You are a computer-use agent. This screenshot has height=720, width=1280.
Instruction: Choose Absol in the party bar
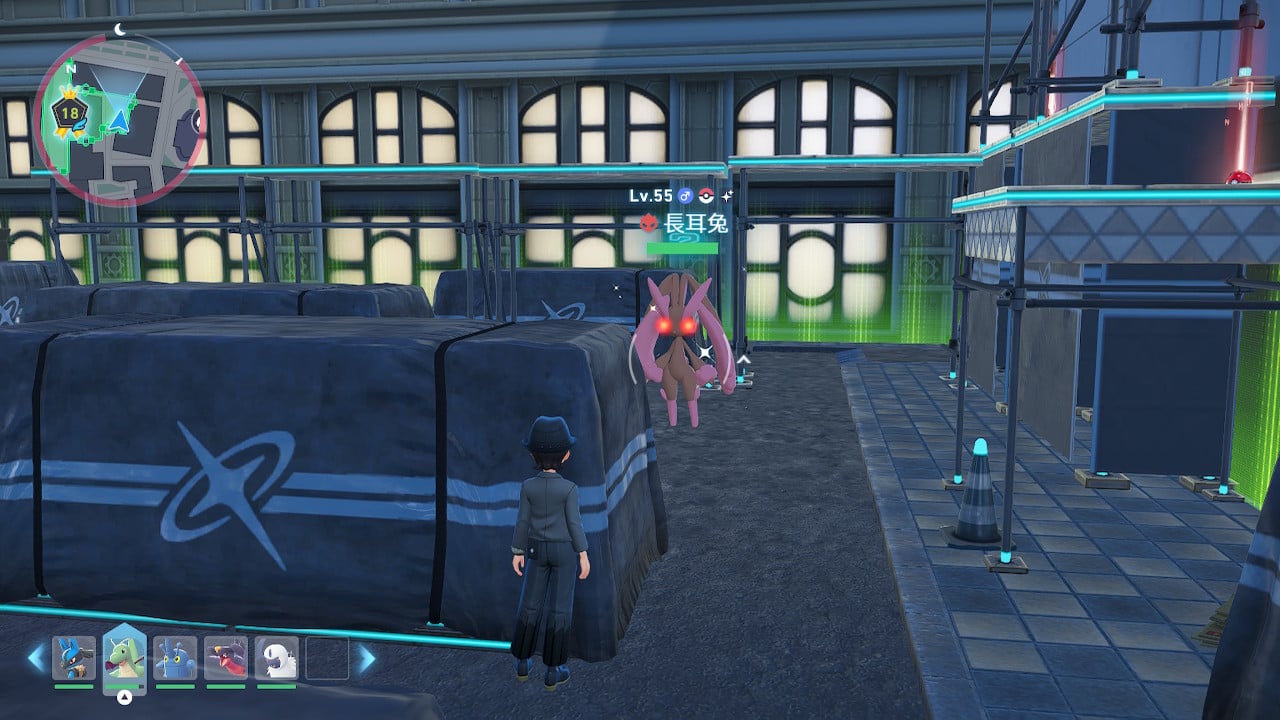click(x=276, y=658)
